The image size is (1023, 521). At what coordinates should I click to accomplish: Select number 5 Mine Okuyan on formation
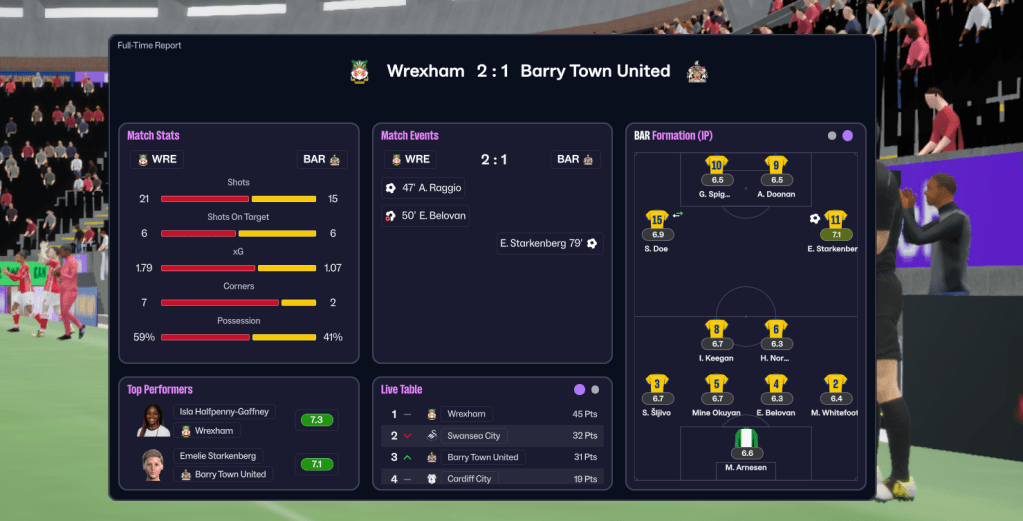tap(716, 391)
